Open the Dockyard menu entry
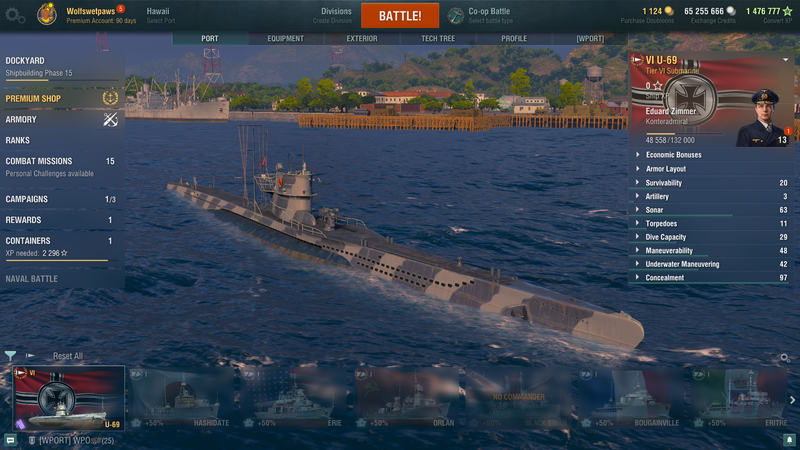This screenshot has height=450, width=800. pyautogui.click(x=25, y=61)
